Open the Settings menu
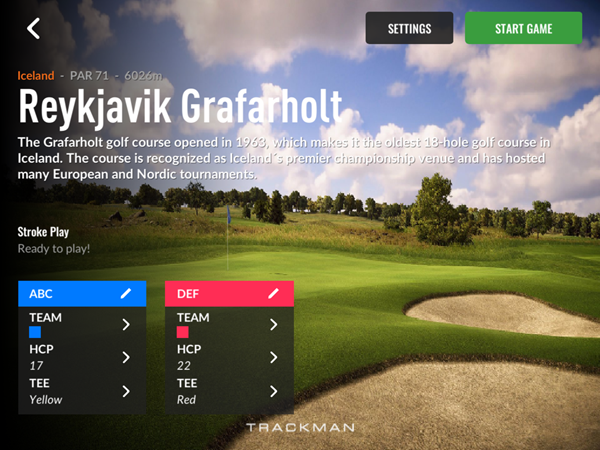This screenshot has width=600, height=450. pyautogui.click(x=410, y=28)
